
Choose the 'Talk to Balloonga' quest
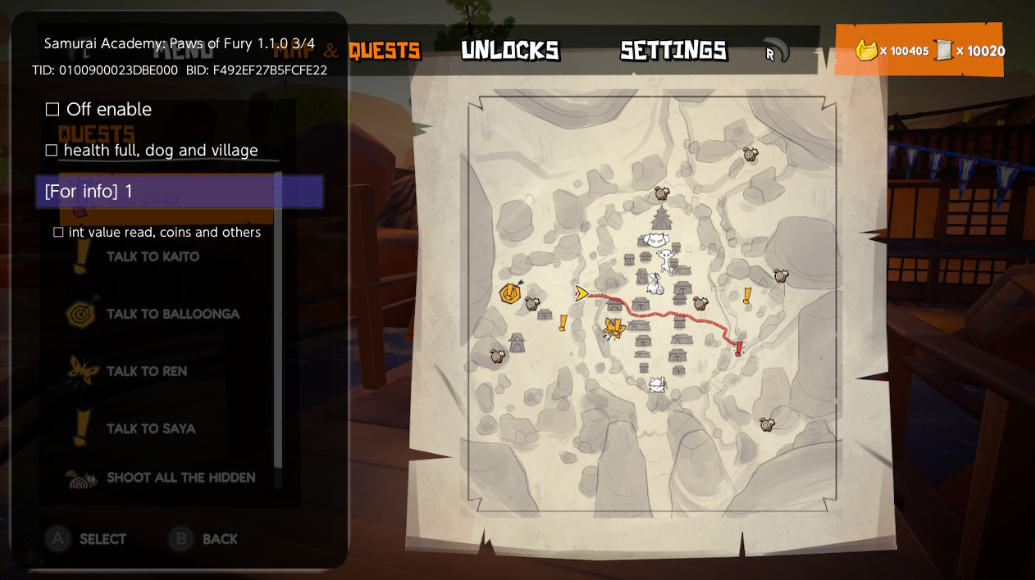(x=172, y=314)
